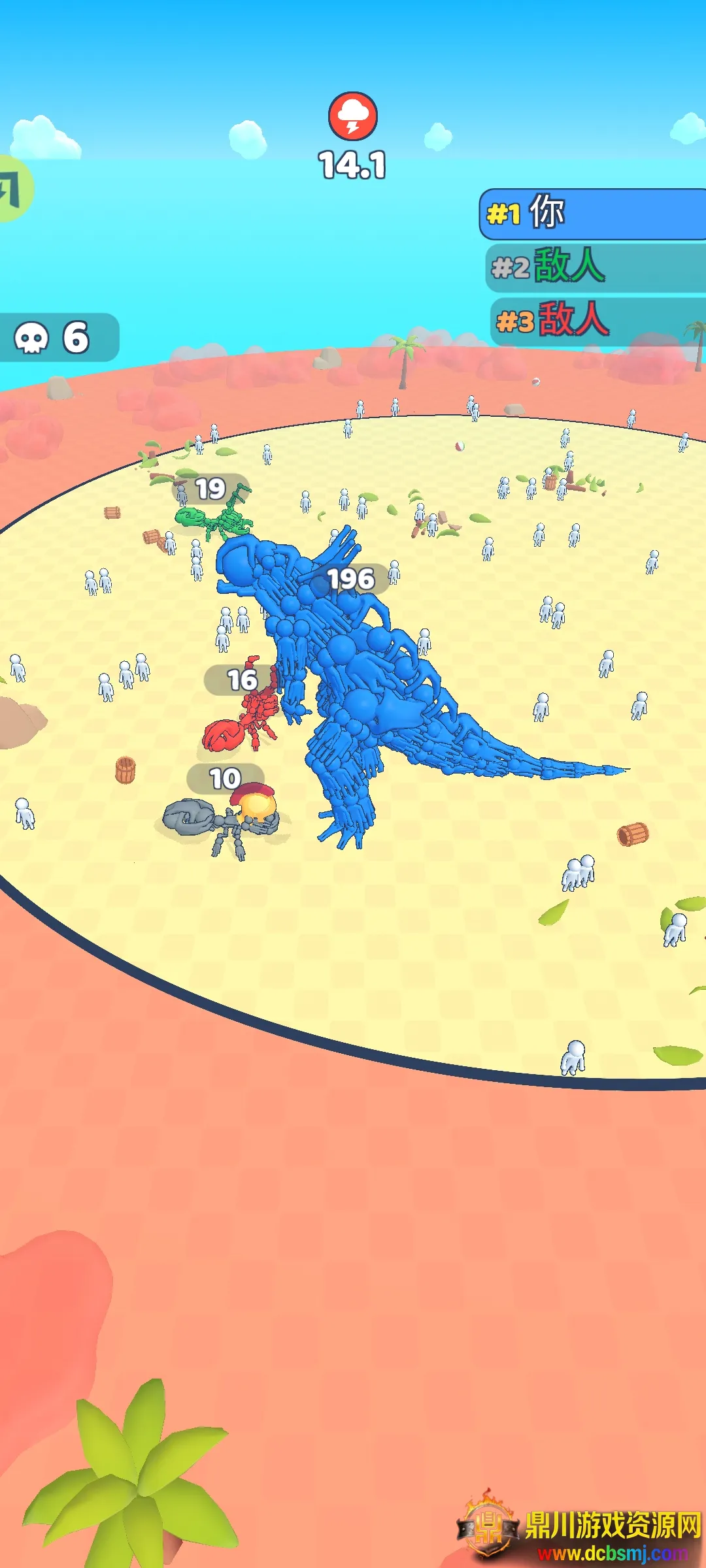Select the #3 red 敌人 leaderboard row
Image resolution: width=706 pixels, height=1568 pixels.
(x=597, y=320)
